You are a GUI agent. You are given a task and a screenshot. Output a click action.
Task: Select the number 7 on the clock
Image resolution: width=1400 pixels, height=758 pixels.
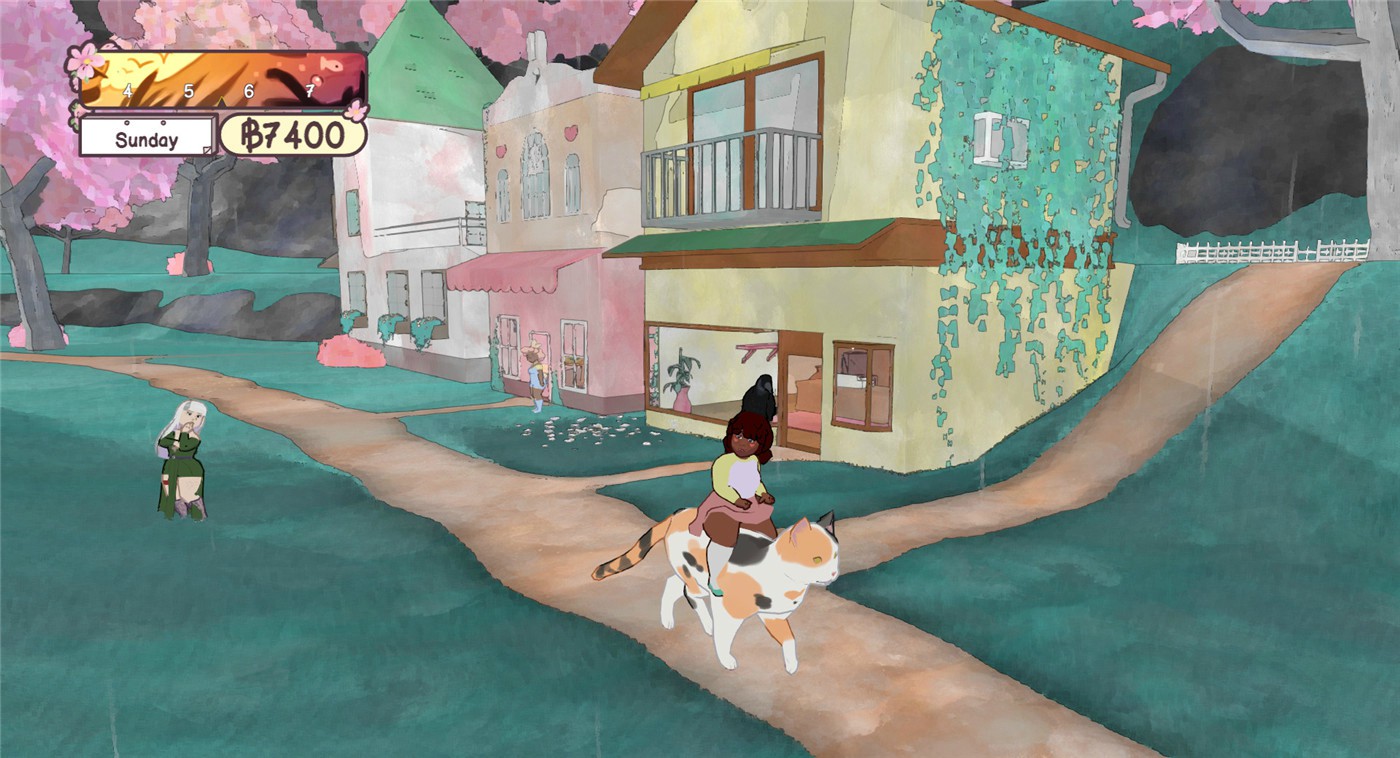click(x=309, y=89)
